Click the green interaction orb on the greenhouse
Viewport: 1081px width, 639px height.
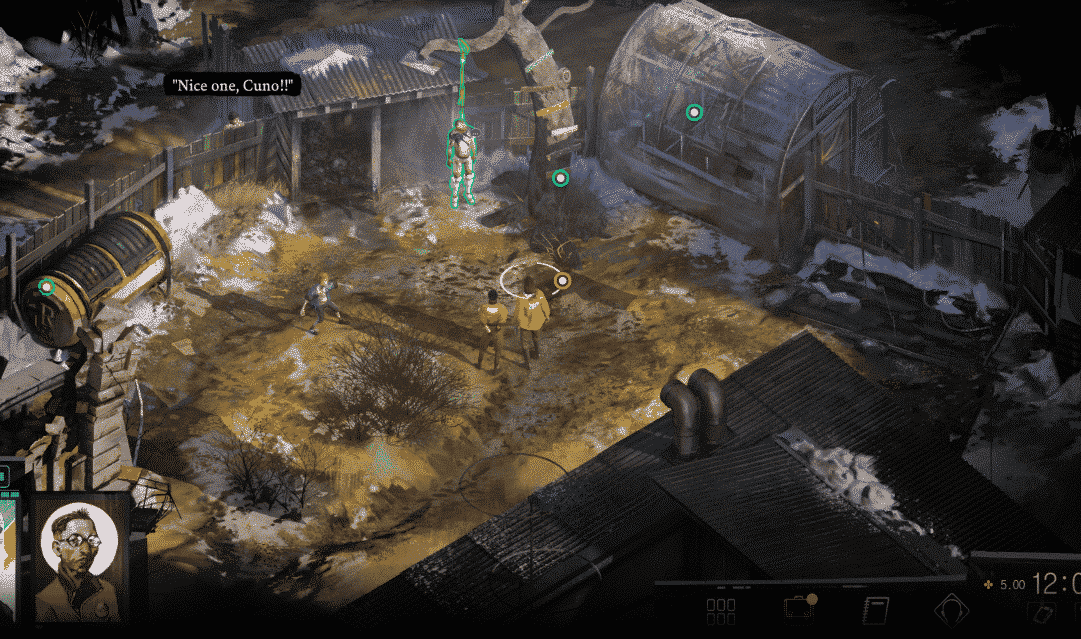pos(694,112)
